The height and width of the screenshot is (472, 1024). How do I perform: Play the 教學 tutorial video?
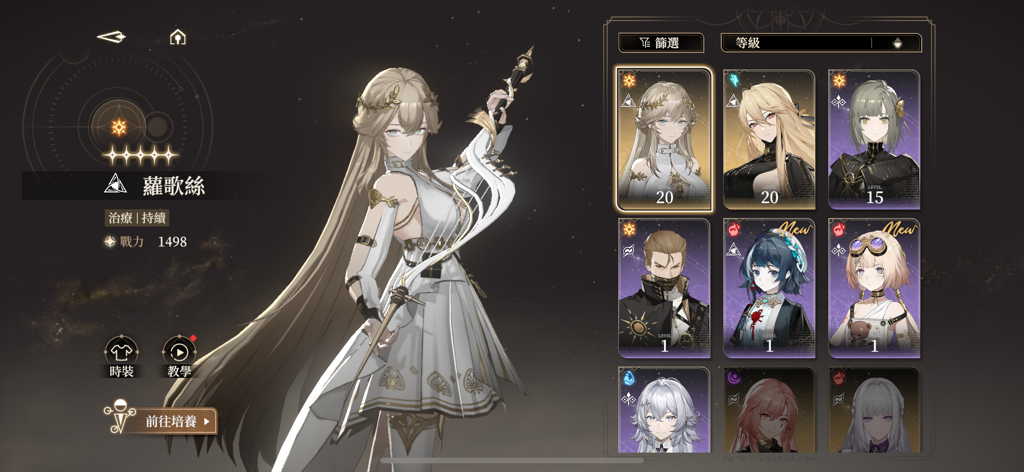(179, 355)
